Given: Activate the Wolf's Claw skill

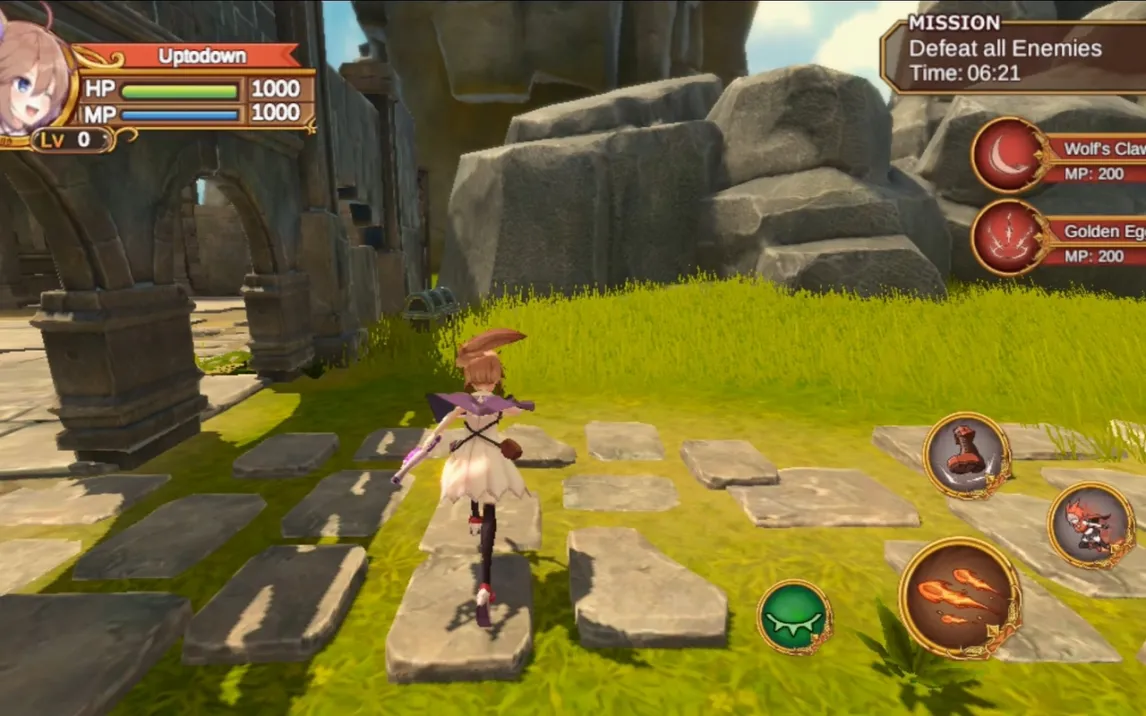Looking at the screenshot, I should coord(1010,155).
